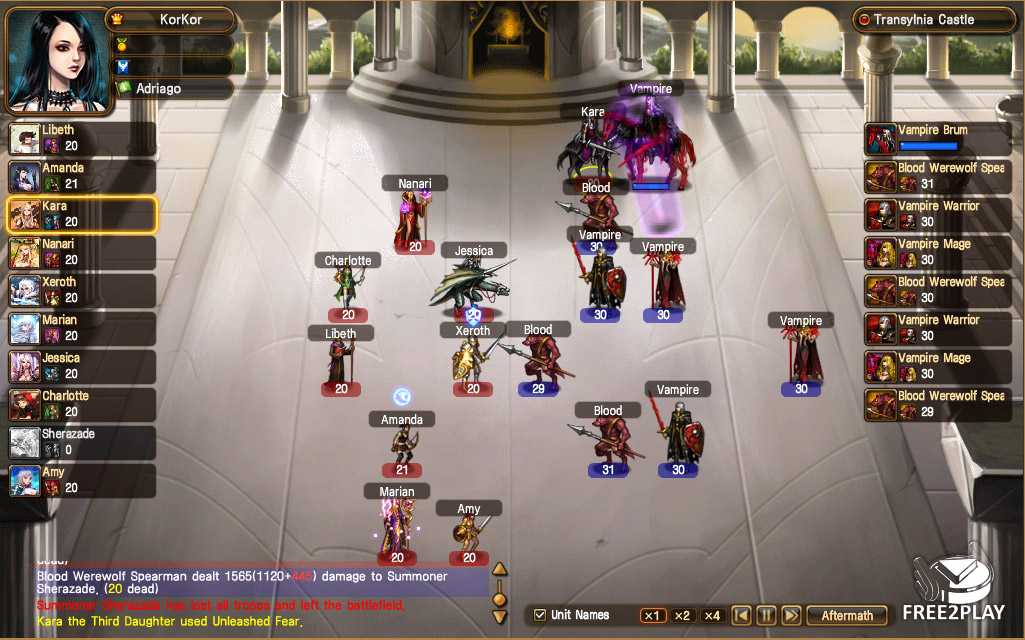Viewport: 1025px width, 640px height.
Task: Choose Kara from the ally list
Action: point(82,214)
